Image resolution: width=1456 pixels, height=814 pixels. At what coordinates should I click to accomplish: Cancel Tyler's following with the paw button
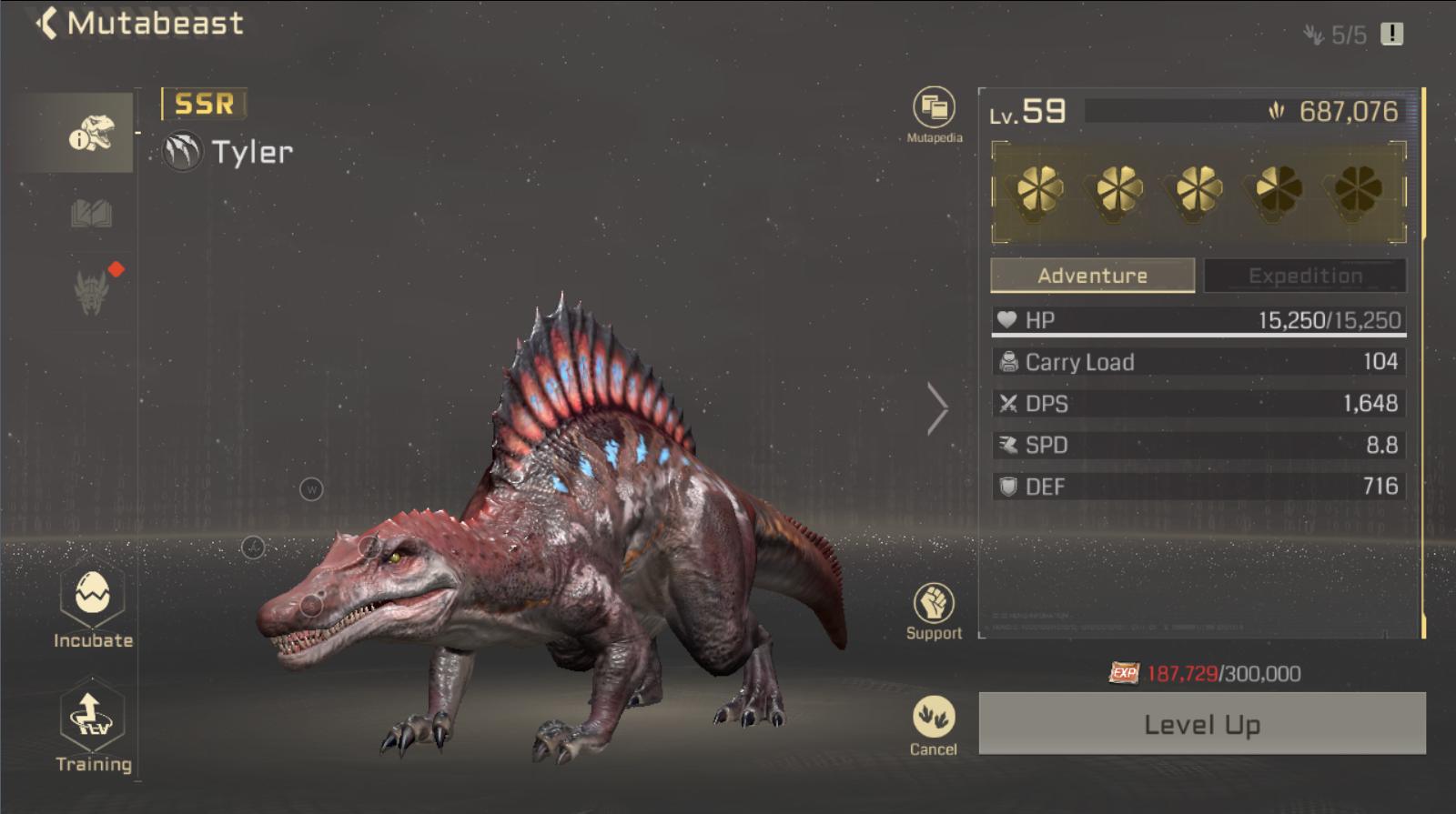tap(934, 719)
